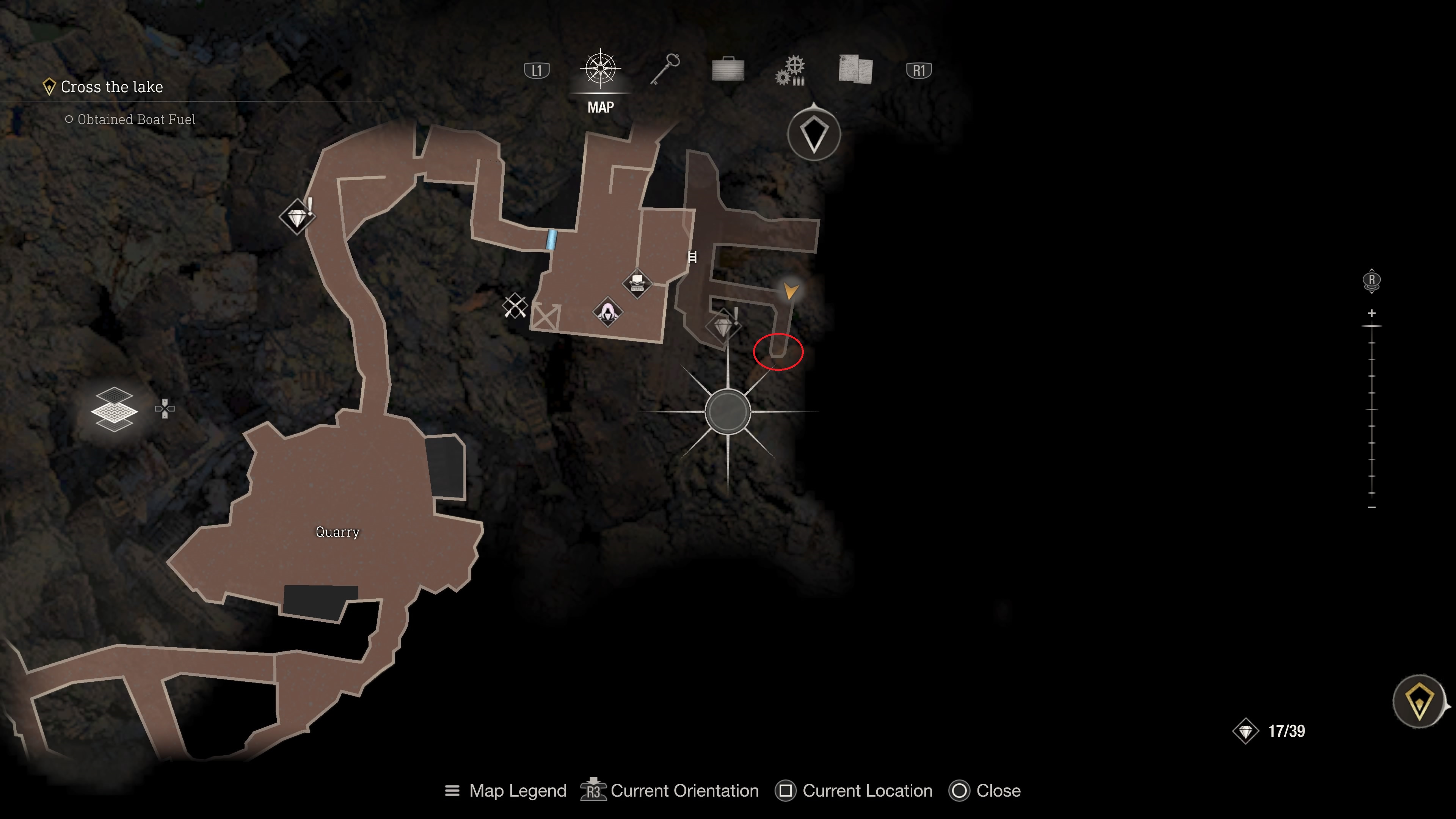Select the Cross the lake objective
Image resolution: width=1456 pixels, height=819 pixels.
pyautogui.click(x=111, y=87)
